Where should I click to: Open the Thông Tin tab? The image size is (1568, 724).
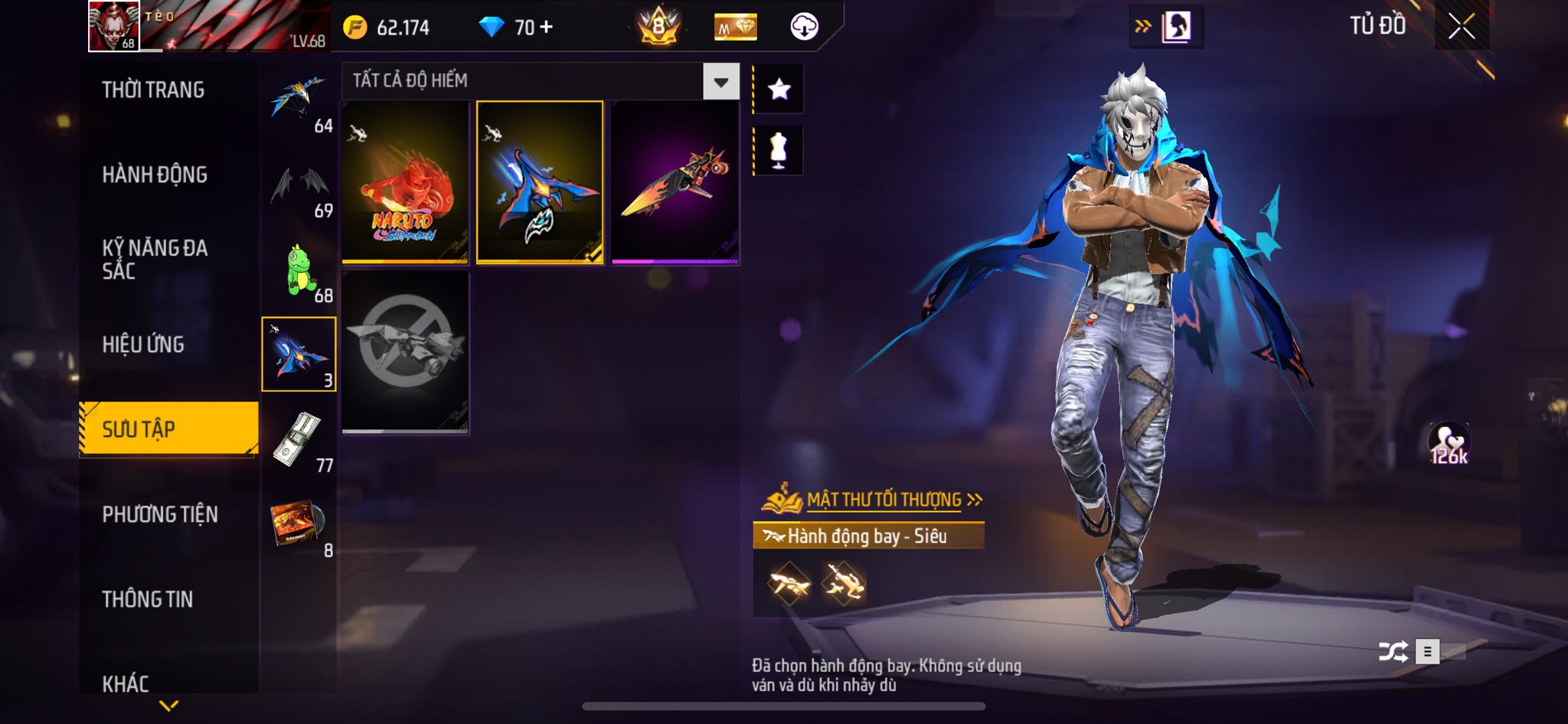pos(148,599)
